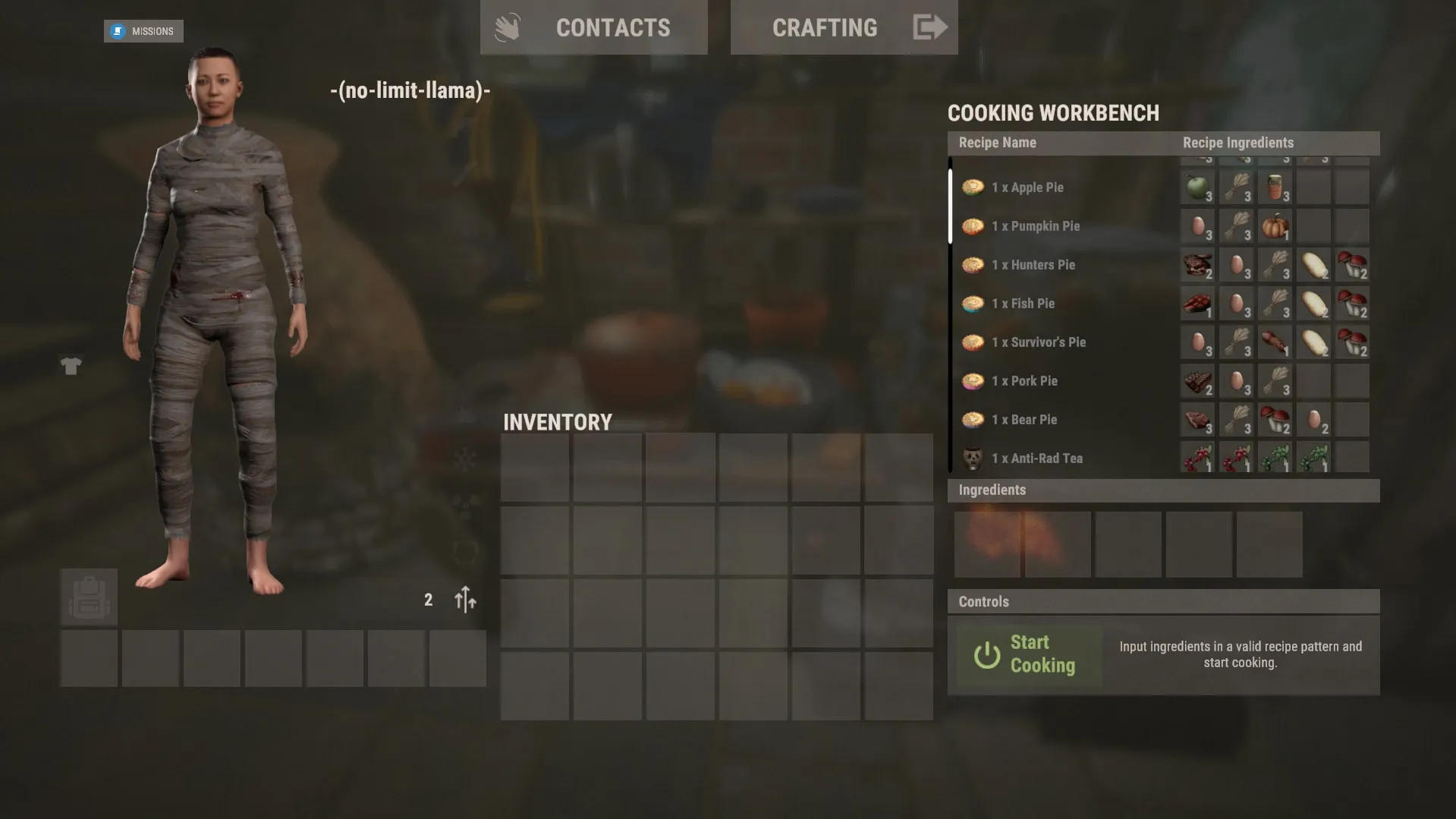Click the scrollbar beside the recipe list
Image resolution: width=1456 pixels, height=819 pixels.
click(951, 205)
